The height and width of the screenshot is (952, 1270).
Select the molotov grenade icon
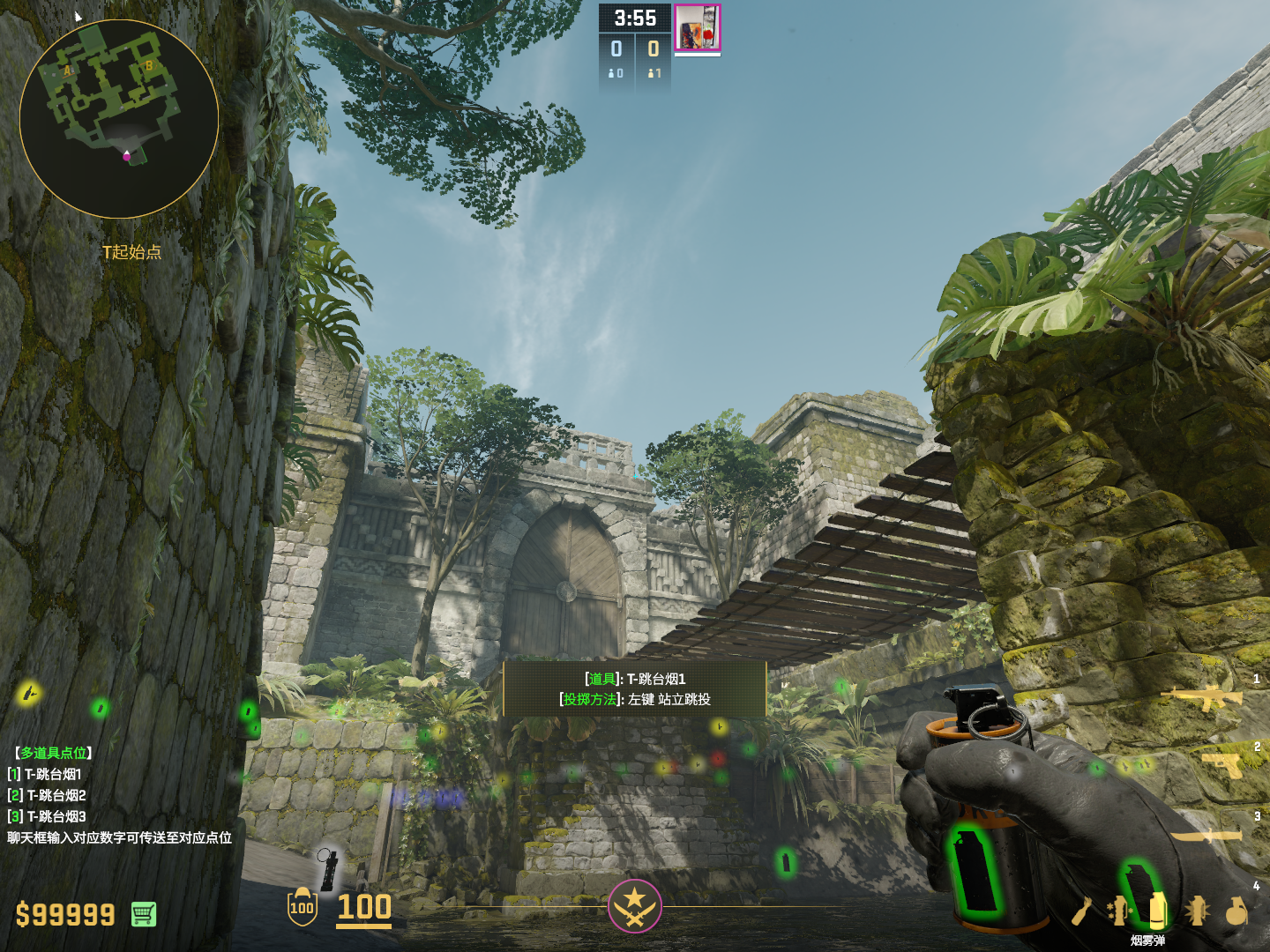point(1084,911)
